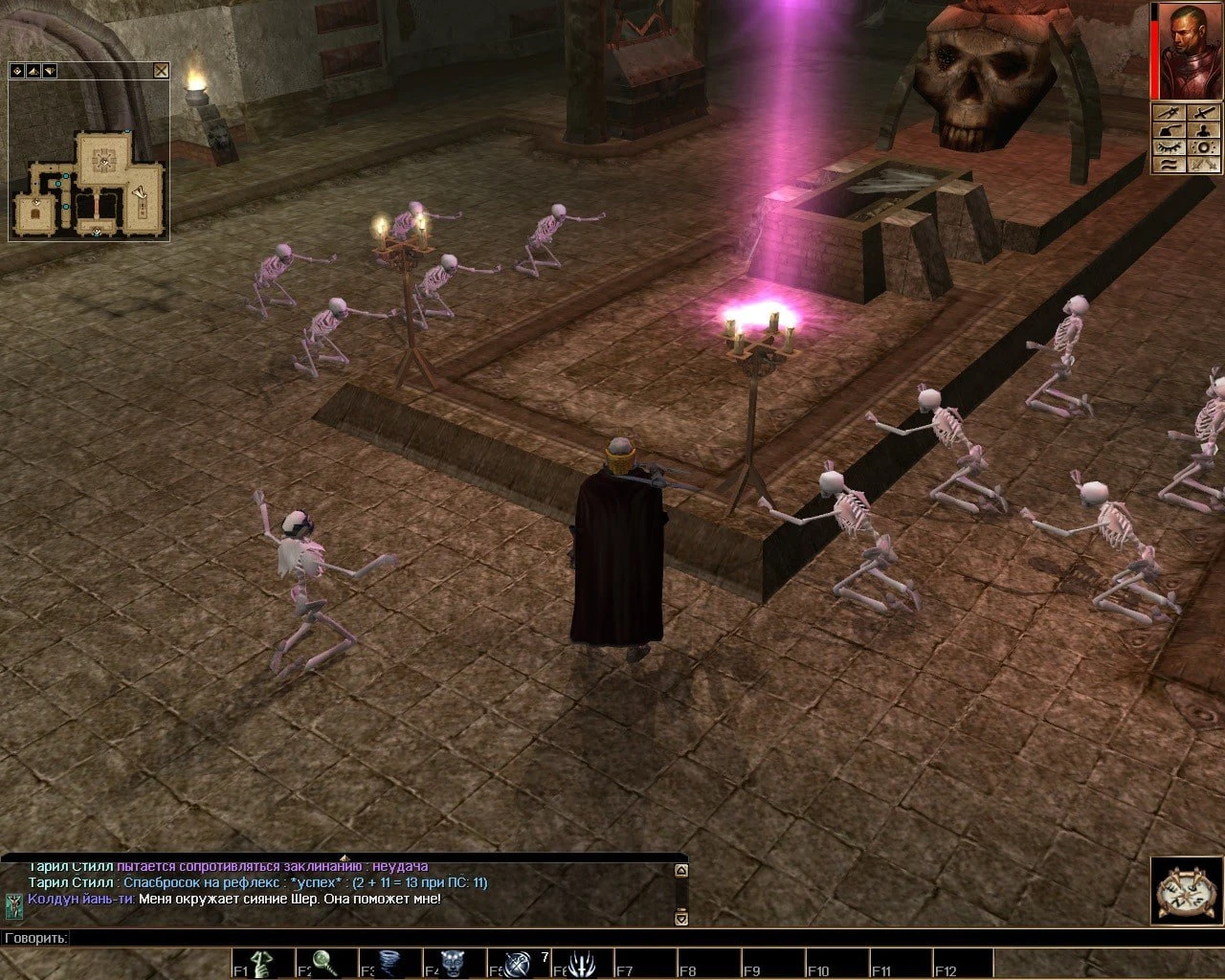Open game options with the circular icon

[x=1204, y=148]
